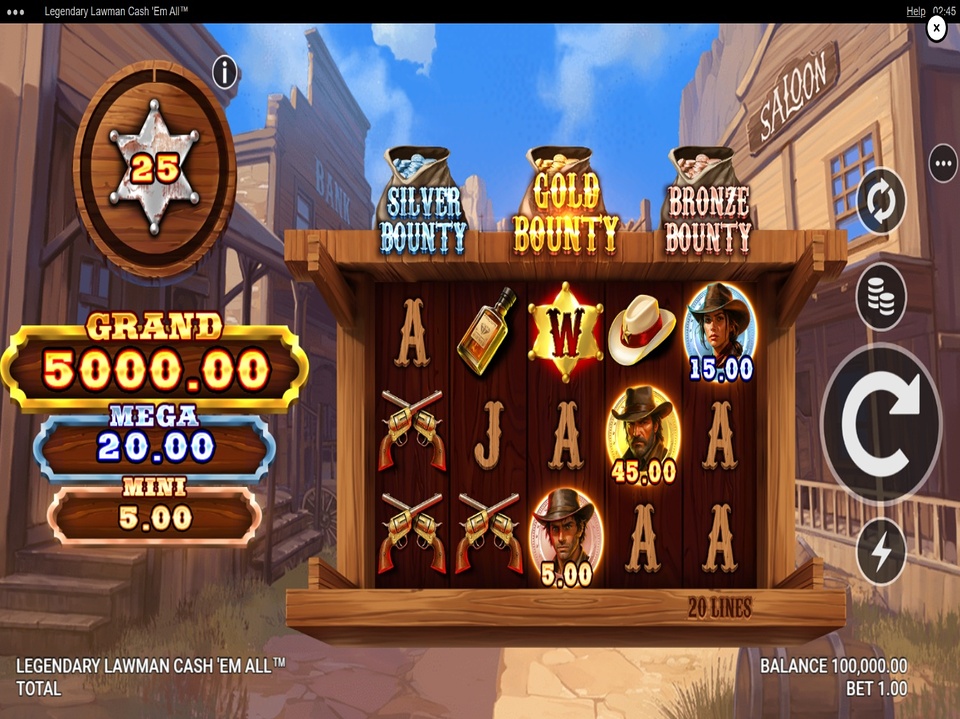Open the coin stack bet settings
The width and height of the screenshot is (960, 719).
881,297
